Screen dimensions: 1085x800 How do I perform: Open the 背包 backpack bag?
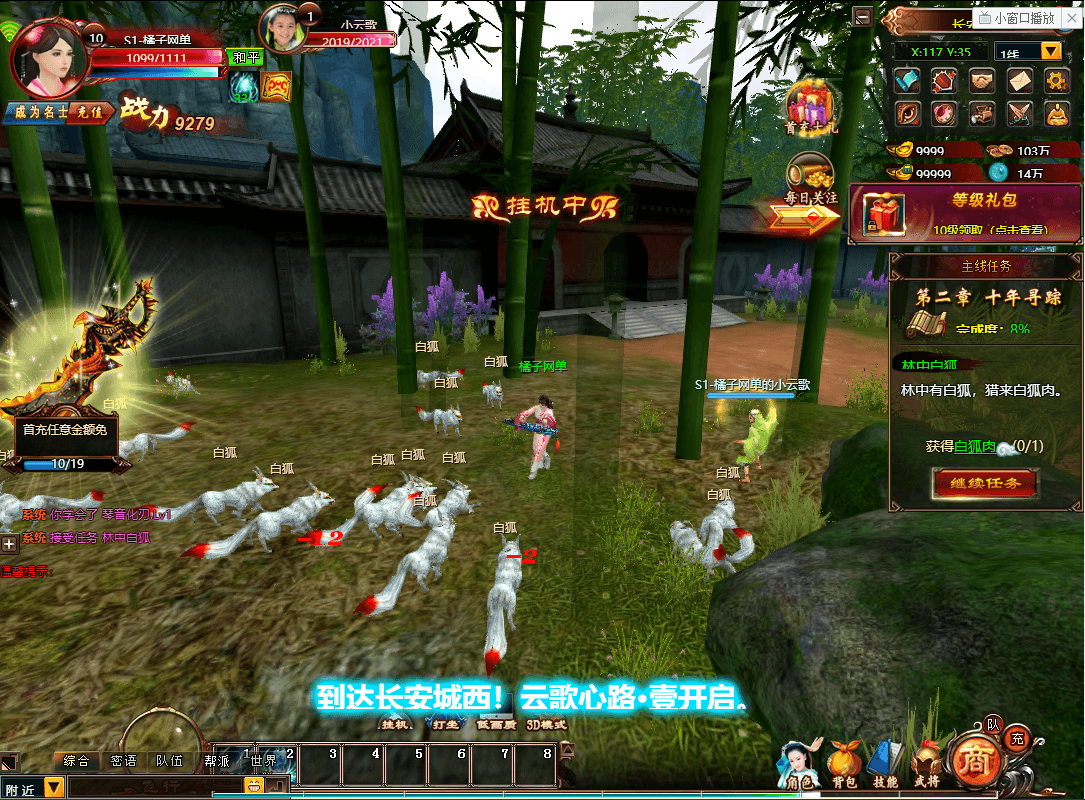844,766
